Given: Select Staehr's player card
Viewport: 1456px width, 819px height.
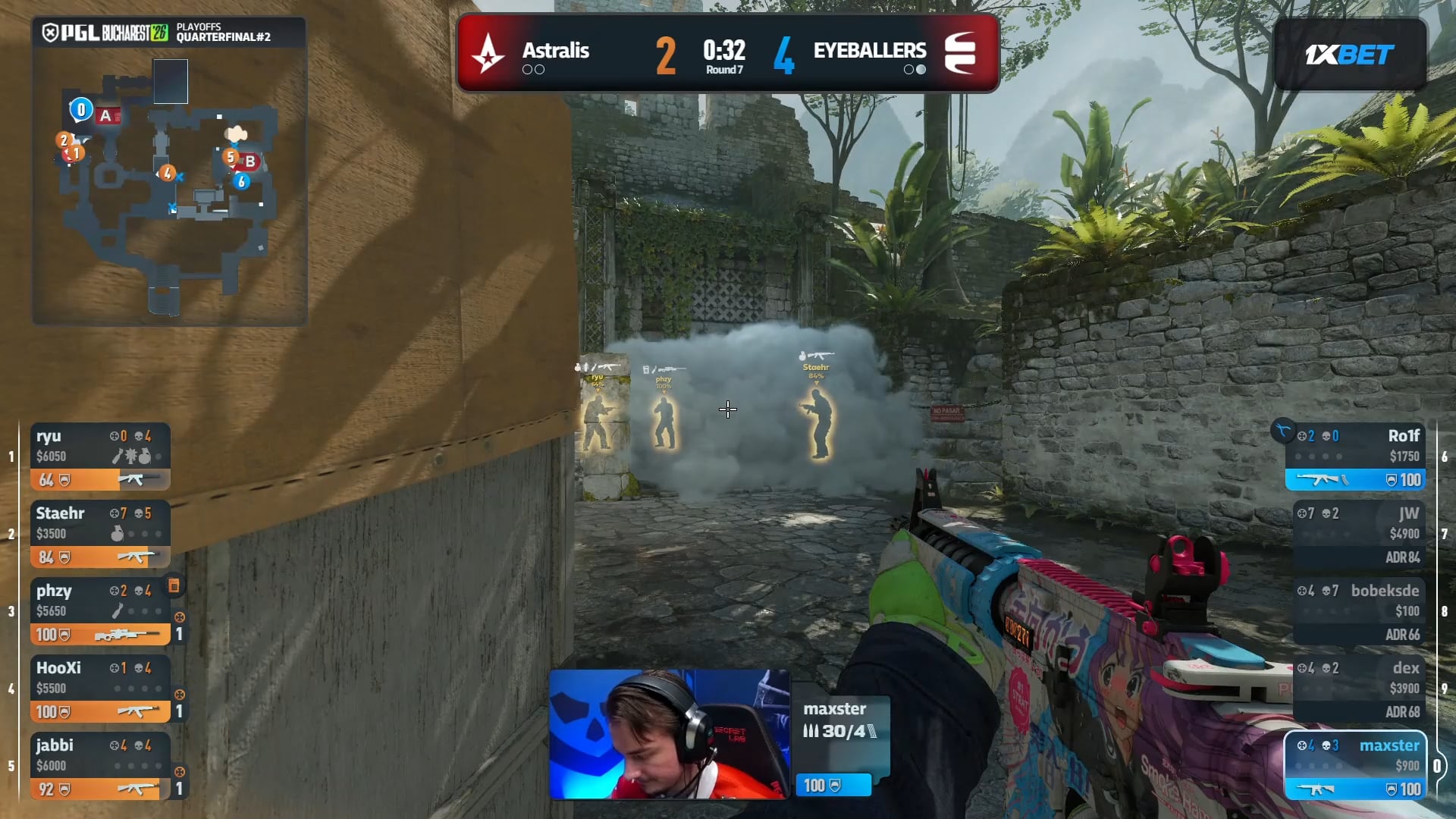Looking at the screenshot, I should 100,534.
